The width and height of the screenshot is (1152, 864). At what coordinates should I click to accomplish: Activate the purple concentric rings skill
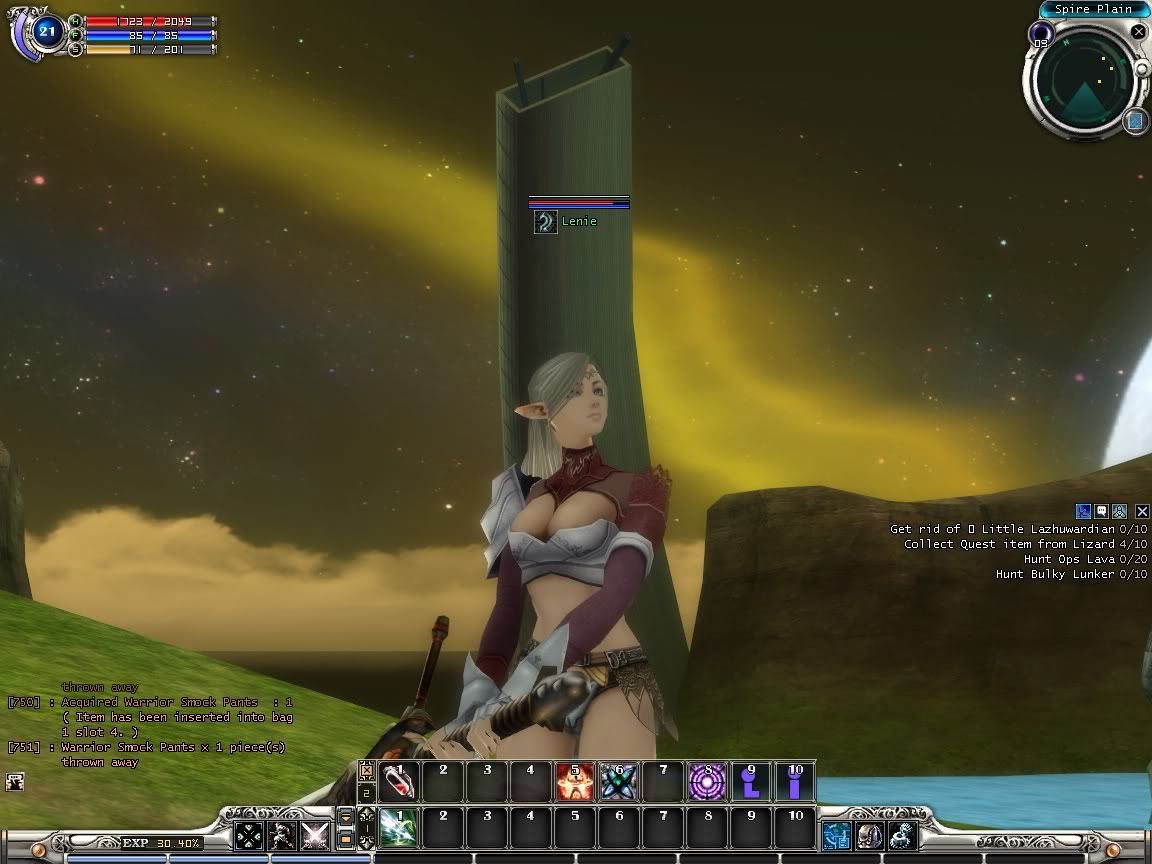click(707, 782)
